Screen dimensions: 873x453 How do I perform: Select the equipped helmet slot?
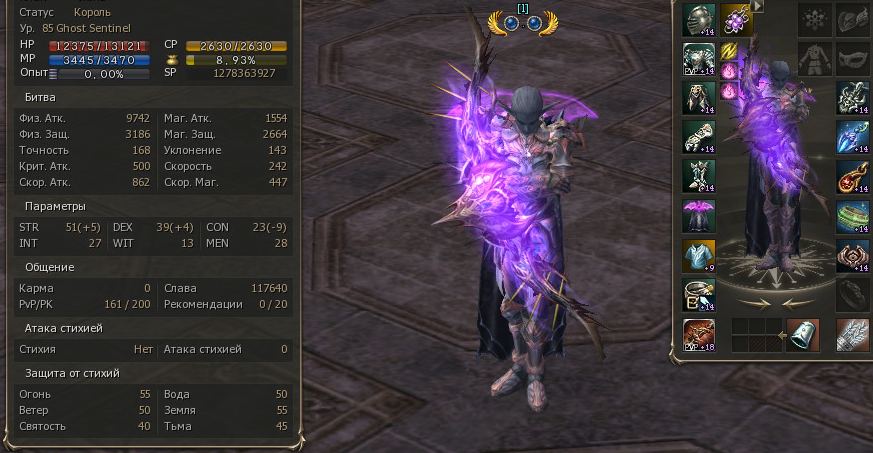coord(699,20)
